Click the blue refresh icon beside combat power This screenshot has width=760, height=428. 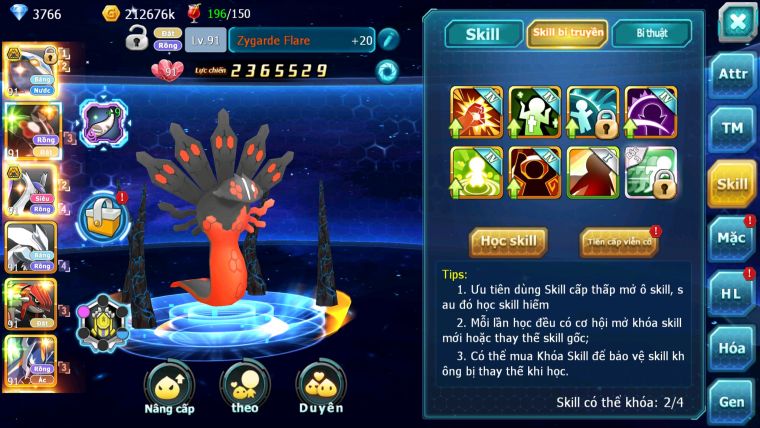tap(388, 71)
